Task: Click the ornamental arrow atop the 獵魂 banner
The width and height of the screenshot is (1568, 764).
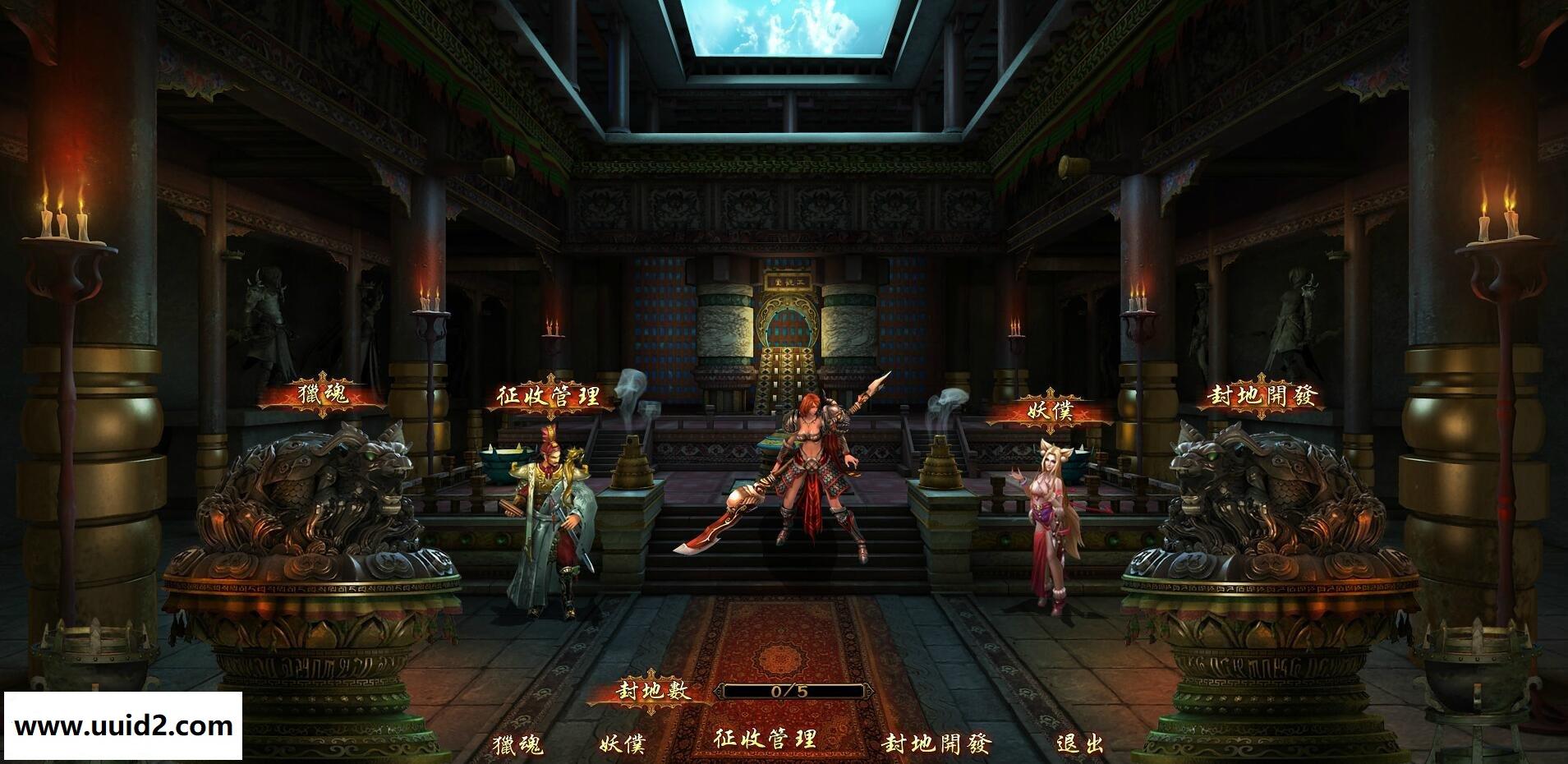Action: (324, 376)
